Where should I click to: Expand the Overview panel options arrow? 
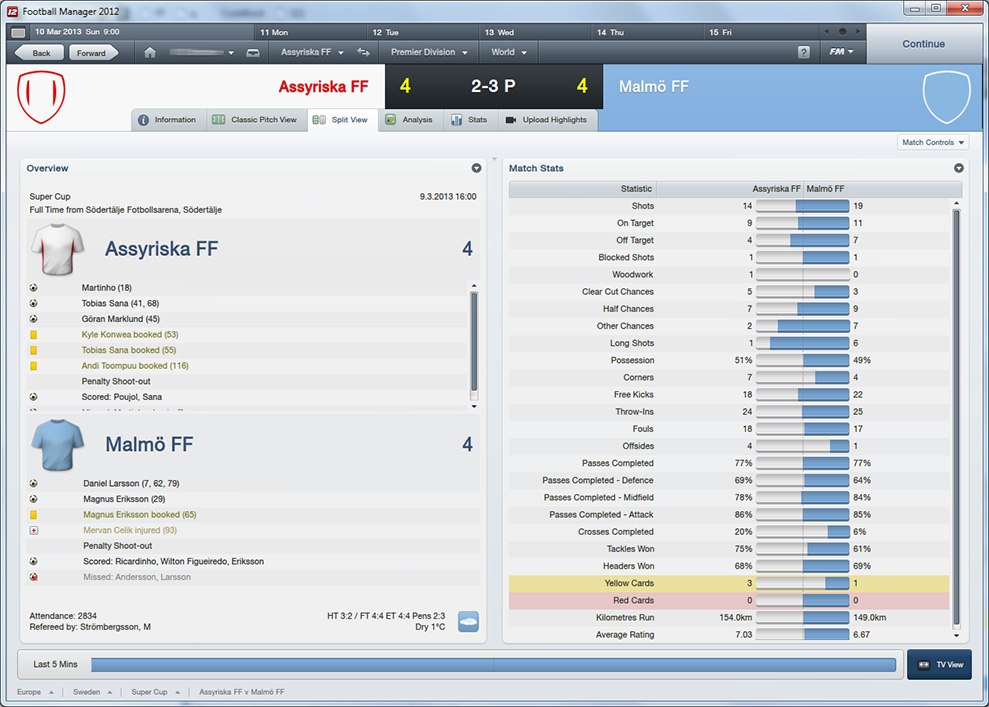477,168
